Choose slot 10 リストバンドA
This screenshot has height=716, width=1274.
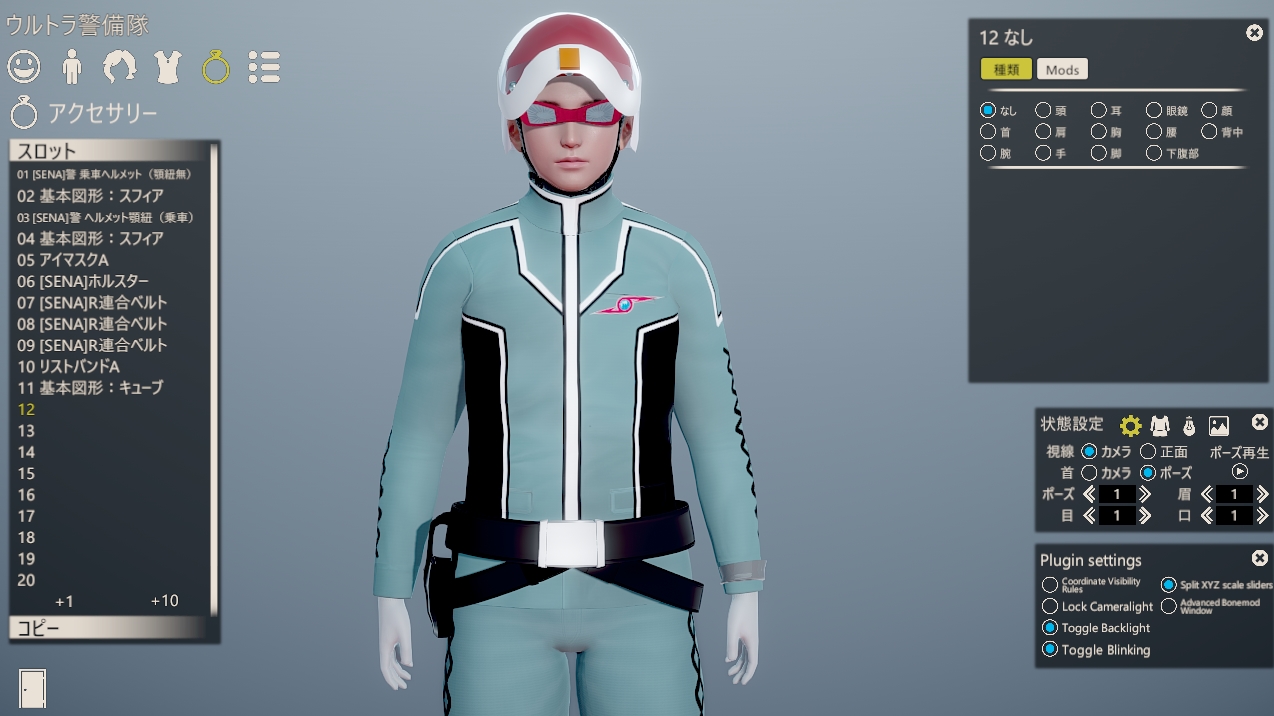pyautogui.click(x=68, y=366)
